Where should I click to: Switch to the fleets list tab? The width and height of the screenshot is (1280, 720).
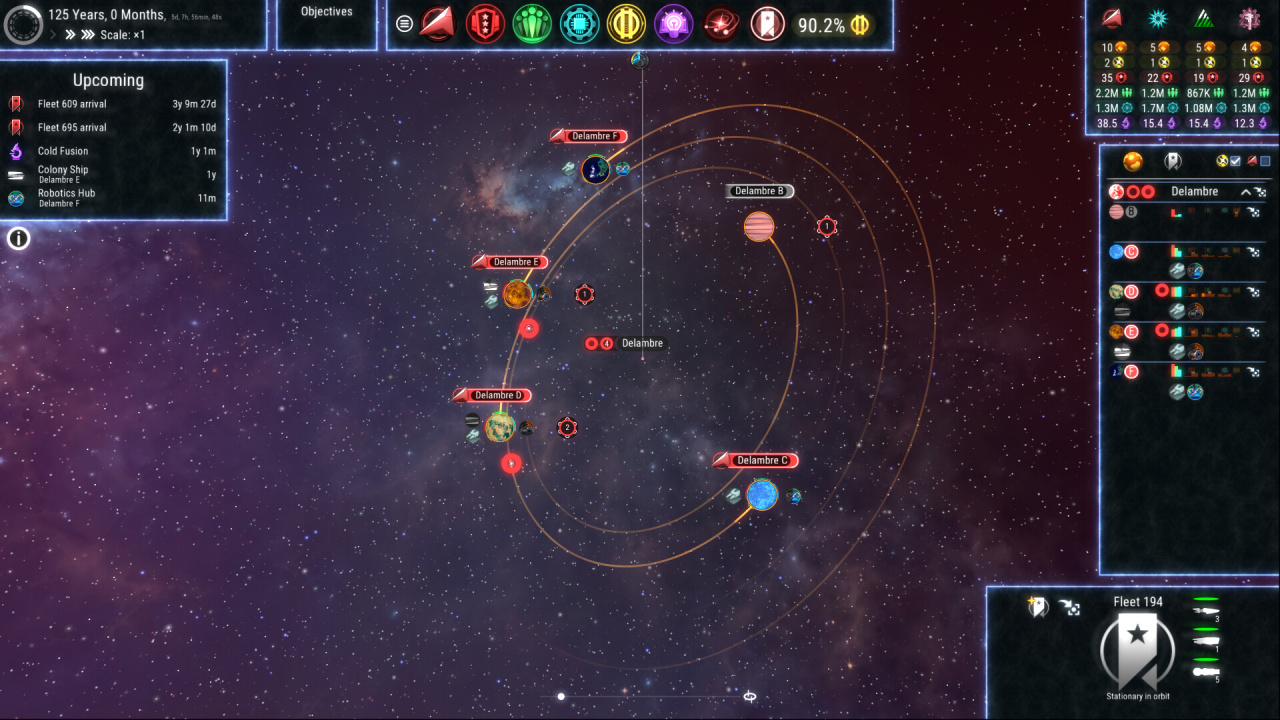(1173, 161)
